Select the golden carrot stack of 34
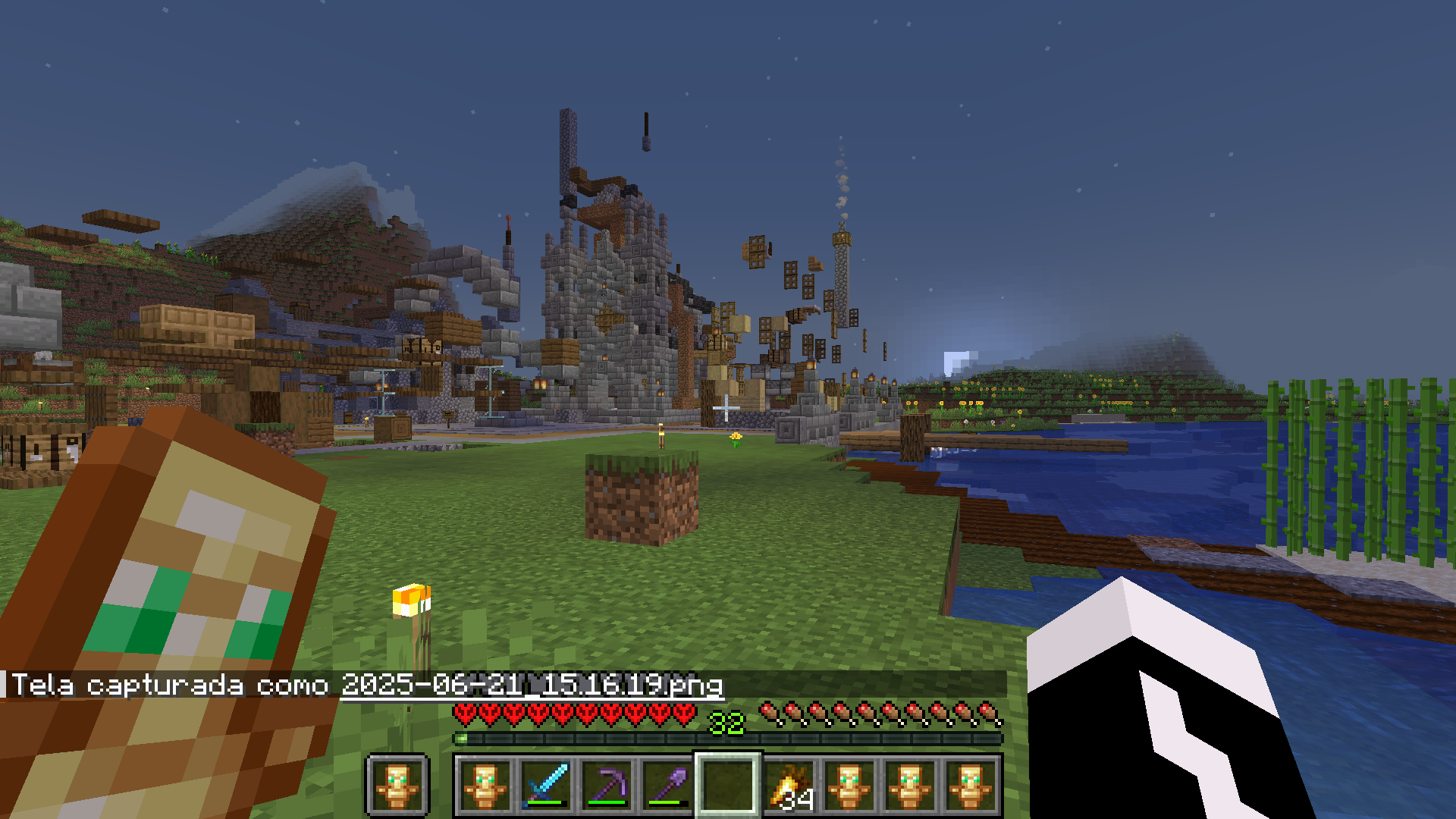 789,785
